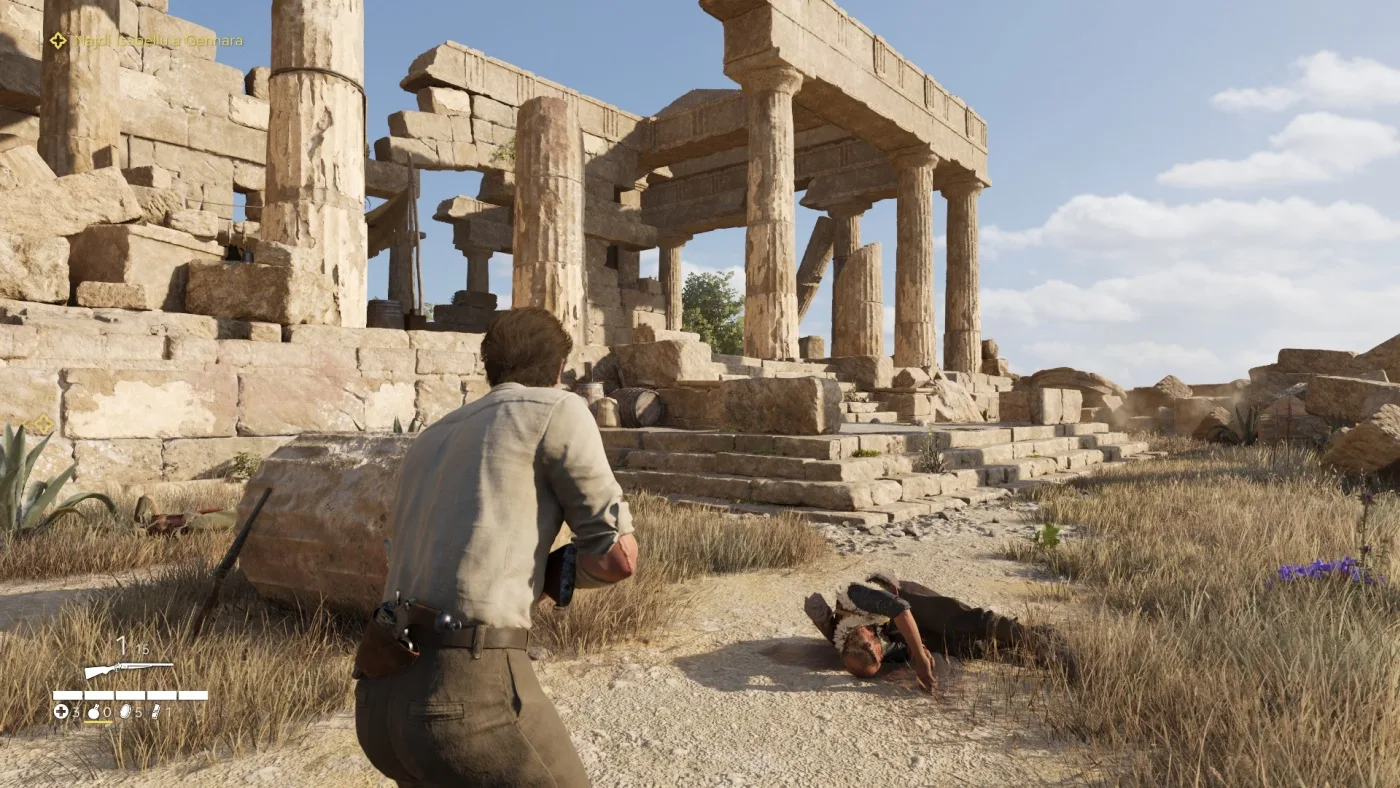Choose the coin item icon
This screenshot has height=788, width=1400.
click(x=125, y=712)
